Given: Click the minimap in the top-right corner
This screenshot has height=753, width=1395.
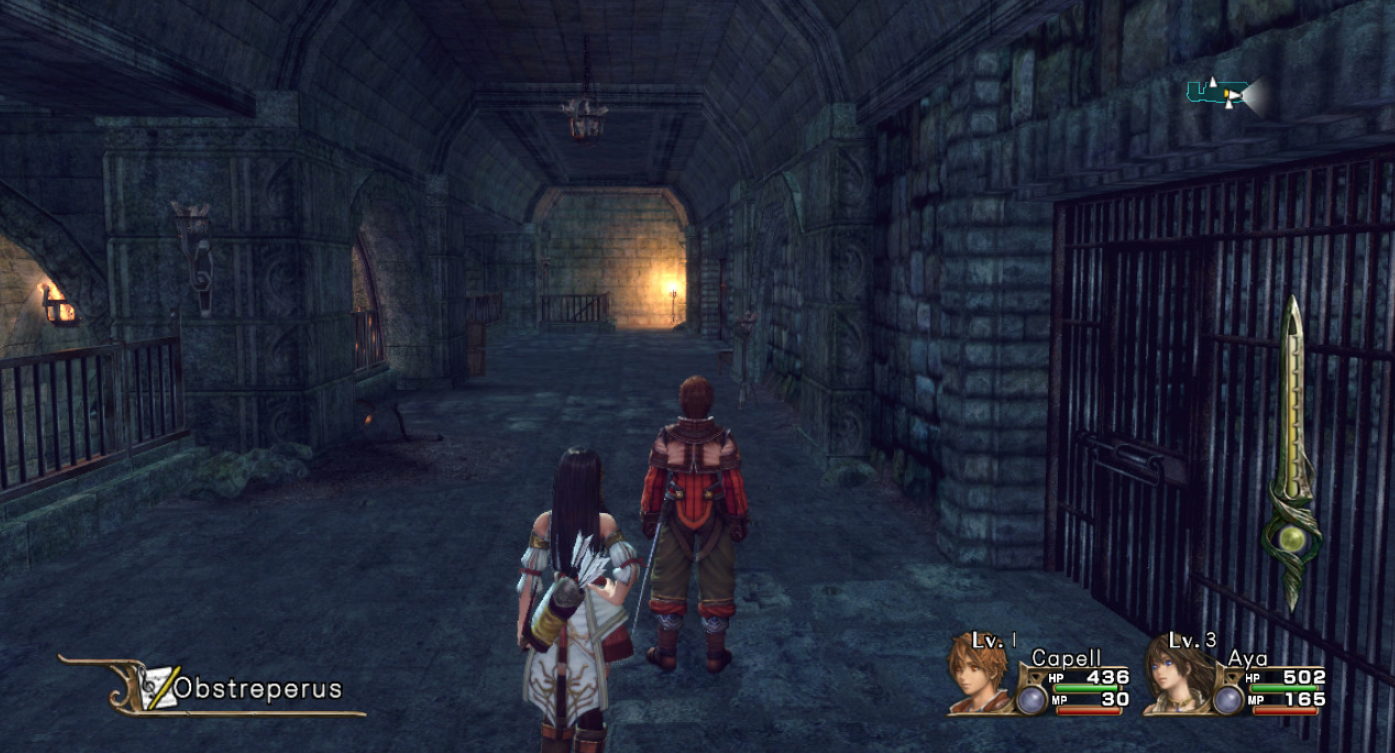Looking at the screenshot, I should pyautogui.click(x=1224, y=94).
